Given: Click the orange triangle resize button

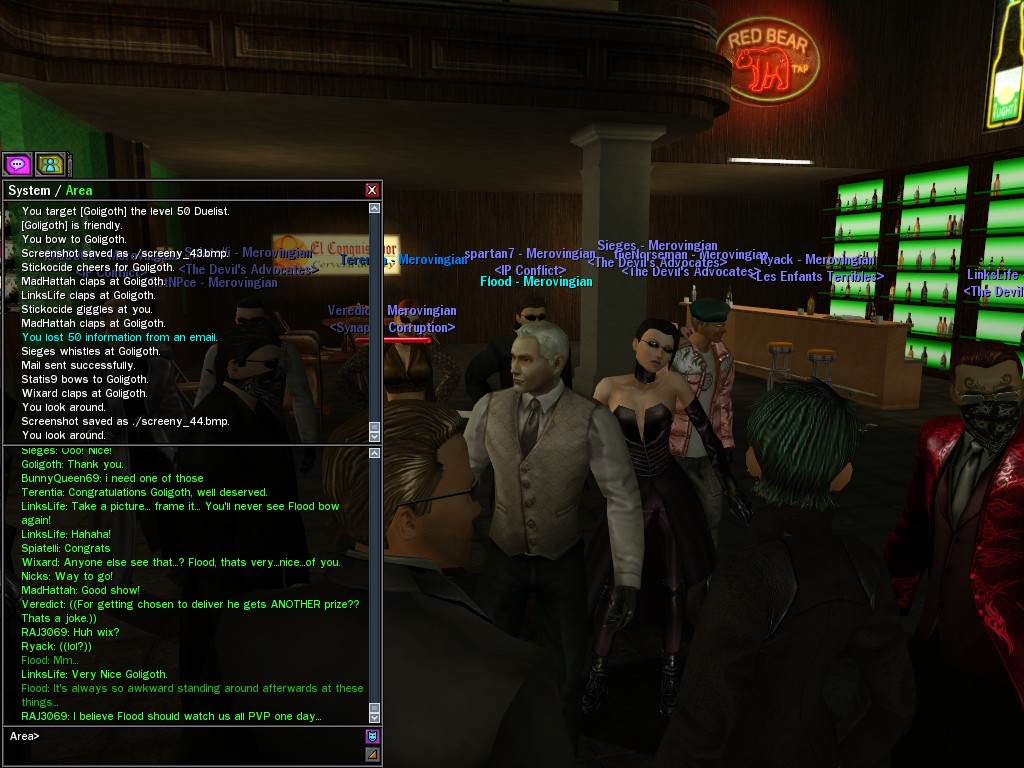Looking at the screenshot, I should click(373, 754).
